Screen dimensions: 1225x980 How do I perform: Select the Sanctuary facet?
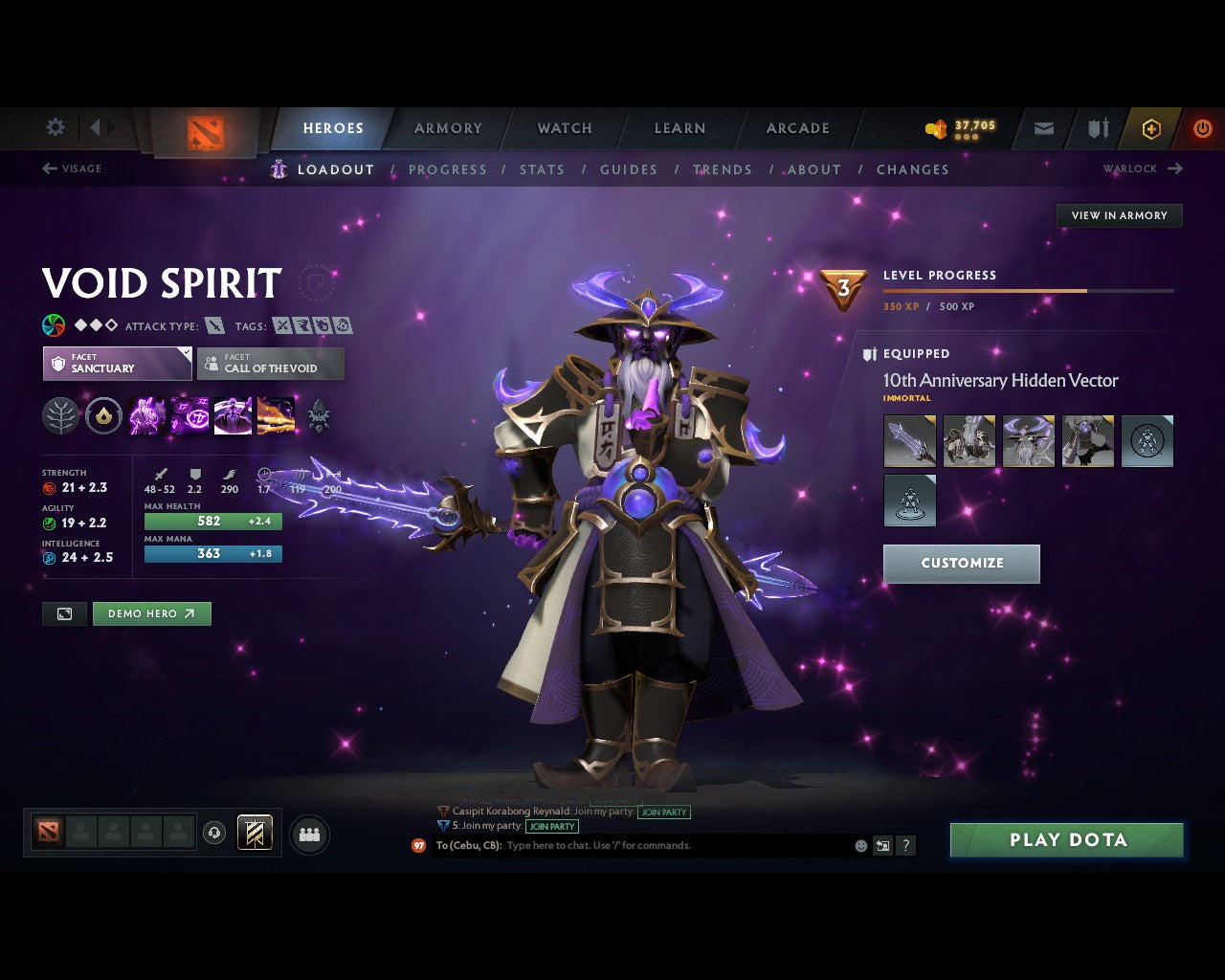(116, 364)
